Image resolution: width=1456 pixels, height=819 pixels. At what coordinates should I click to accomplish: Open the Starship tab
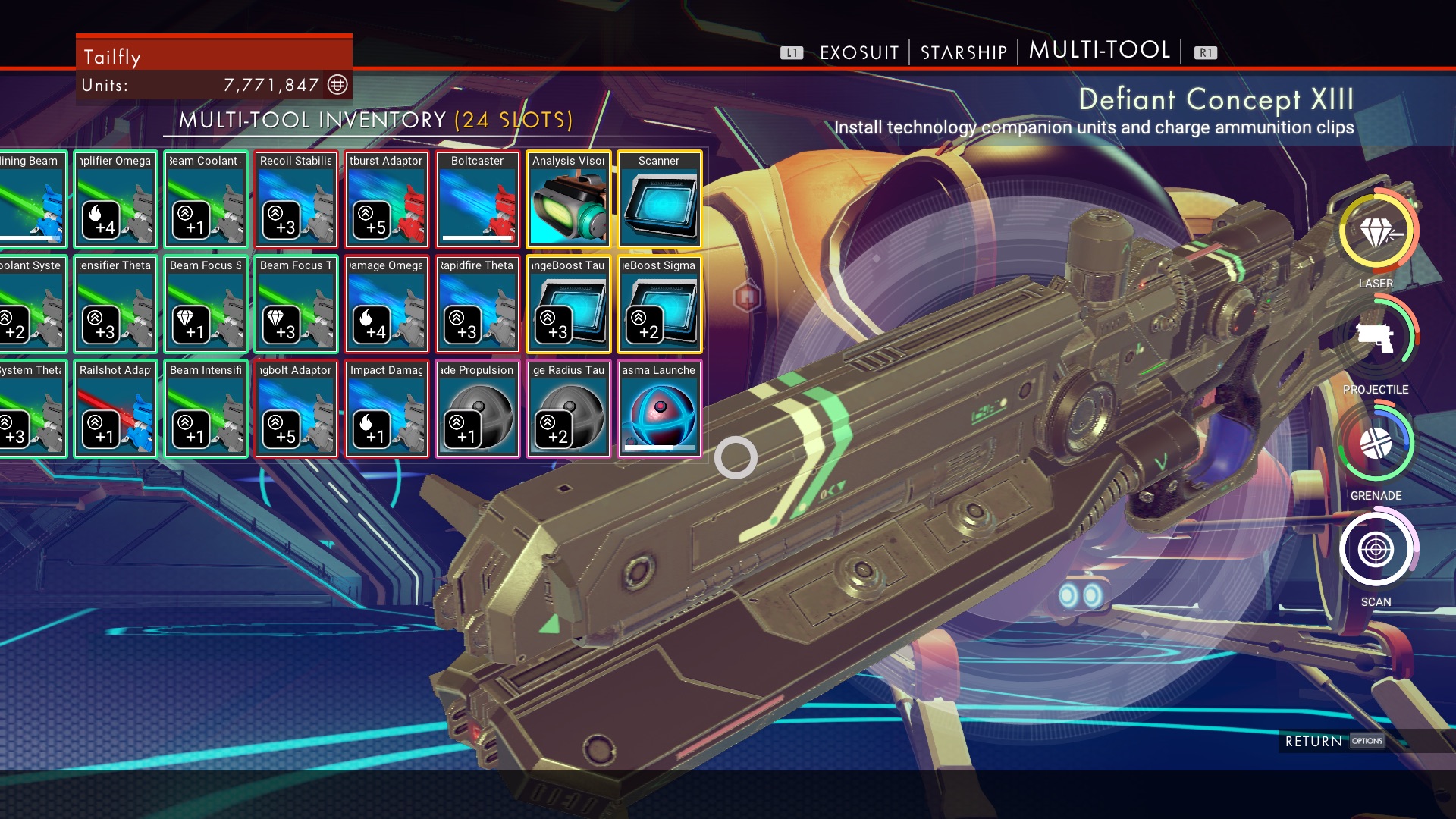coord(963,52)
